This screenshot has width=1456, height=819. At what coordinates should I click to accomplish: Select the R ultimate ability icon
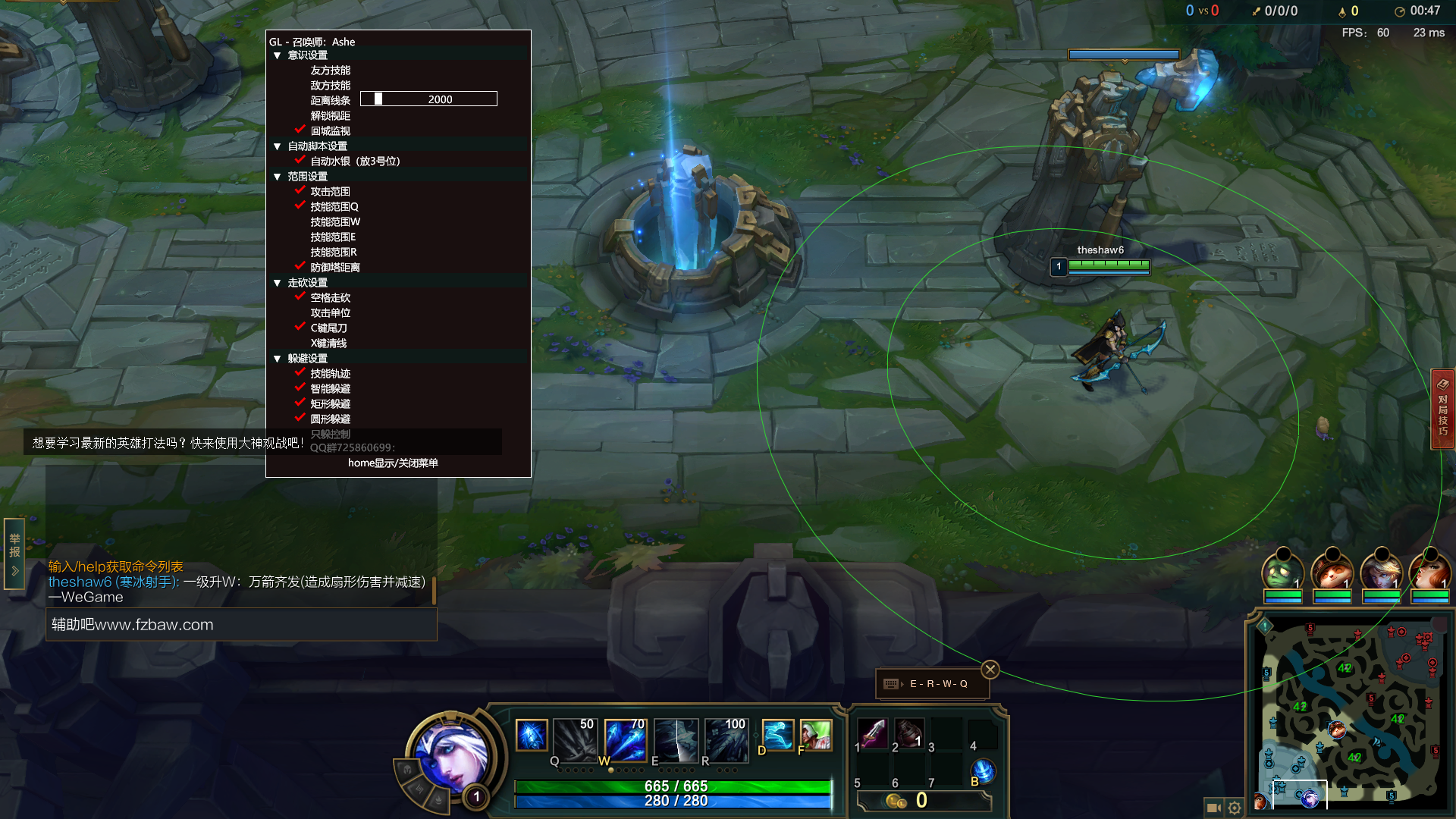point(726,739)
